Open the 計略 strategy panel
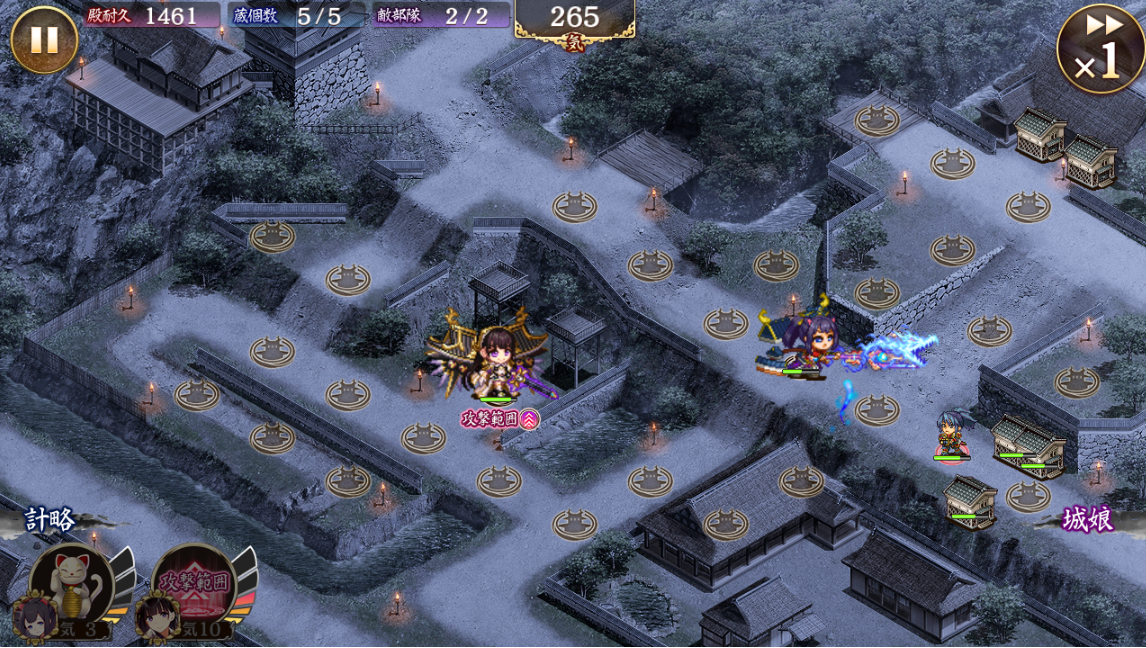The height and width of the screenshot is (648, 1146). pyautogui.click(x=49, y=519)
